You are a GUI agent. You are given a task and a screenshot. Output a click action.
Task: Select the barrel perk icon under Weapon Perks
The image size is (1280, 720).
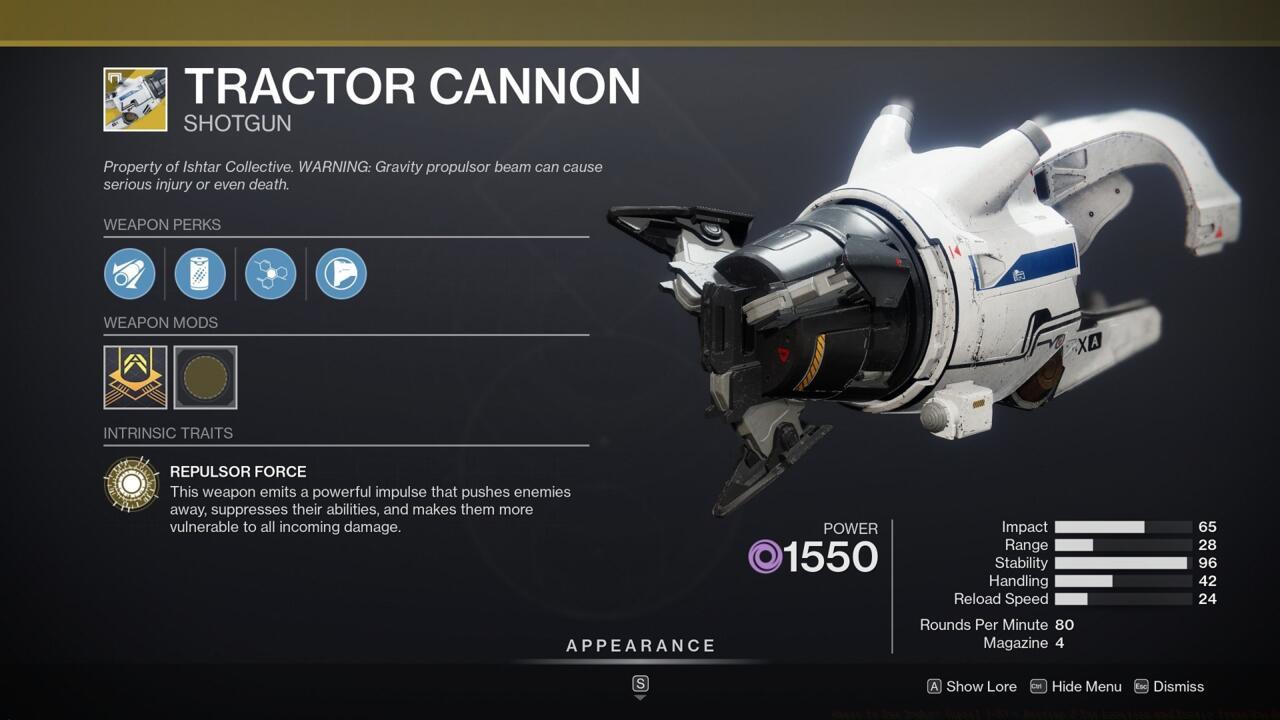129,273
